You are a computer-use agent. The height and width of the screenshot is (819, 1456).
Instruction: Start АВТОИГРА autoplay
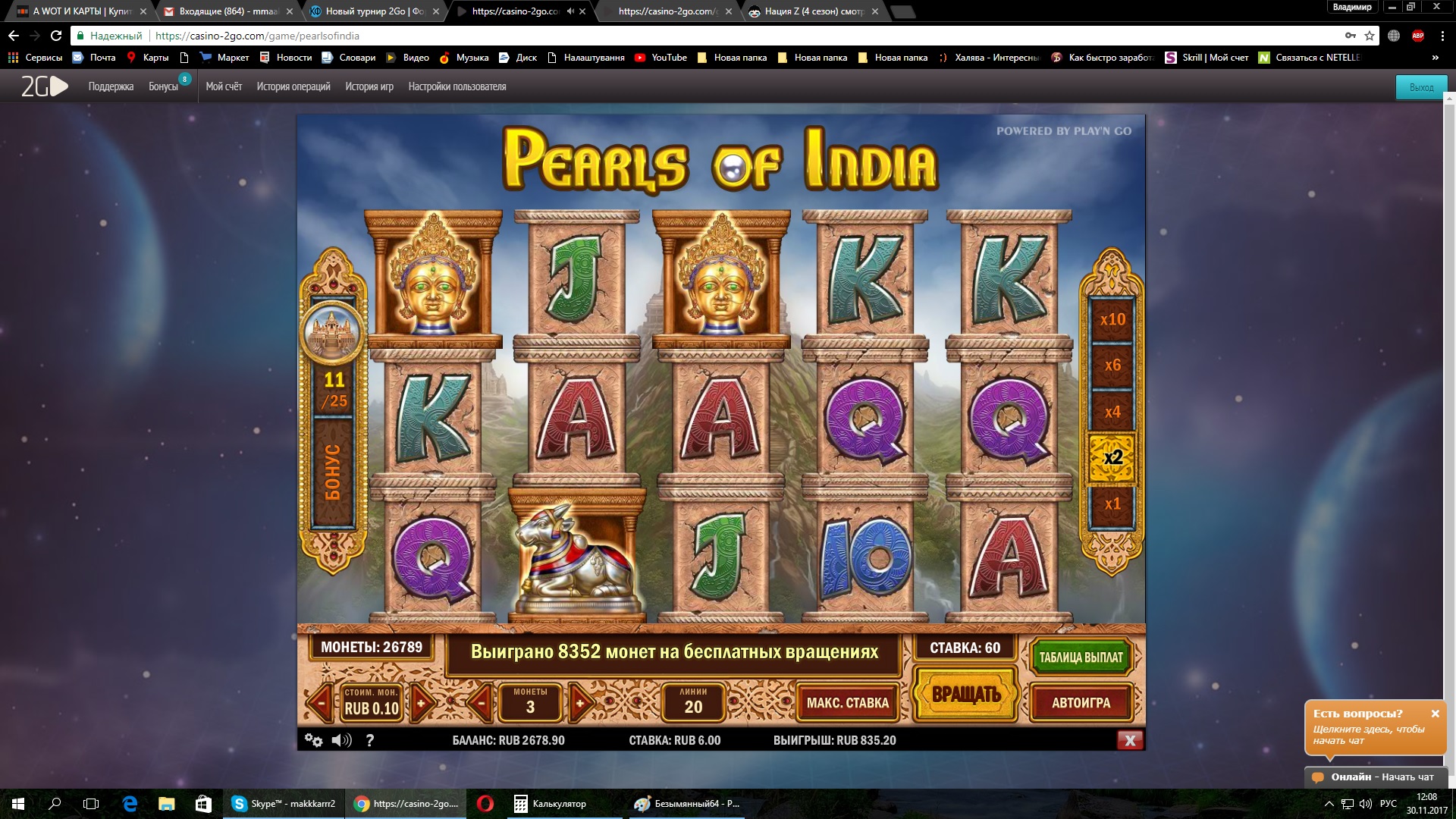pyautogui.click(x=1081, y=703)
